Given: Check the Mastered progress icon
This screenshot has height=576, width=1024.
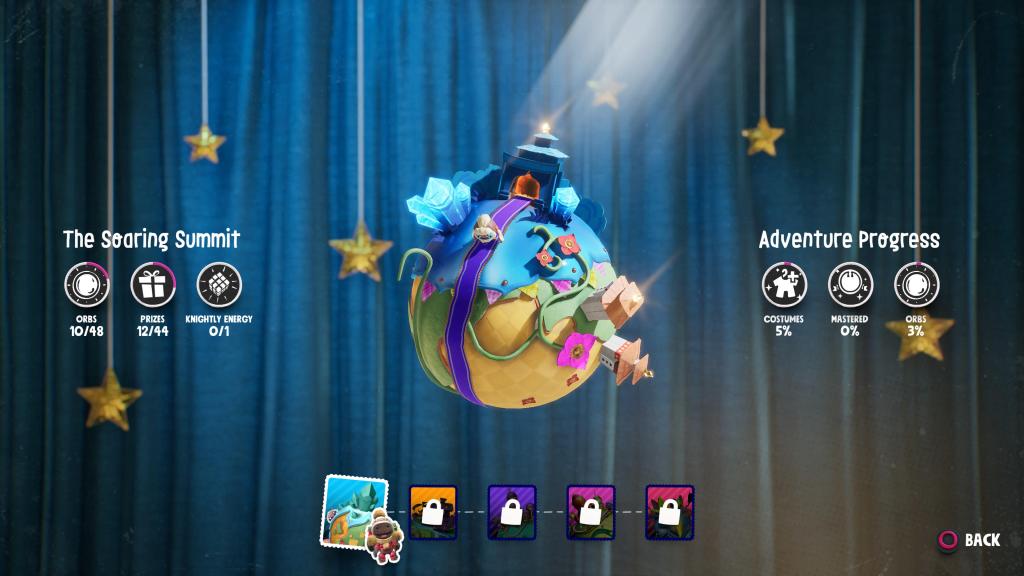Looking at the screenshot, I should pyautogui.click(x=850, y=285).
